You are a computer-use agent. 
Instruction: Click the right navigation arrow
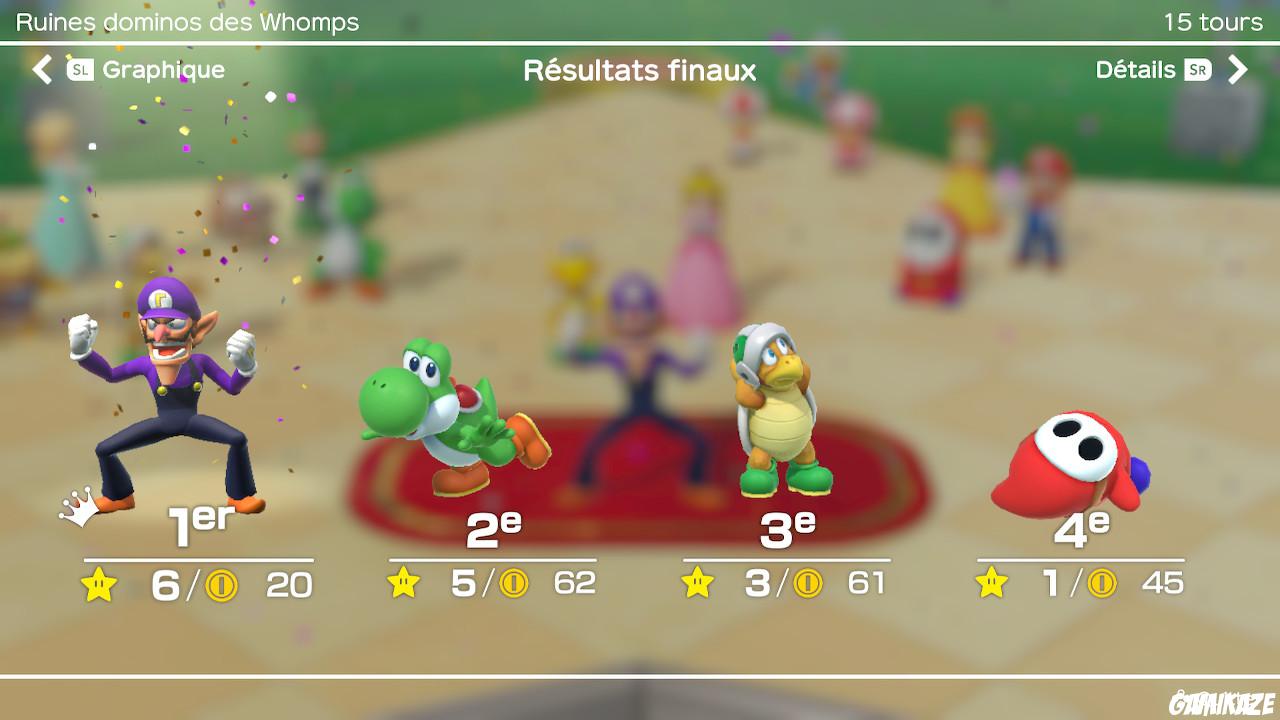(x=1240, y=70)
